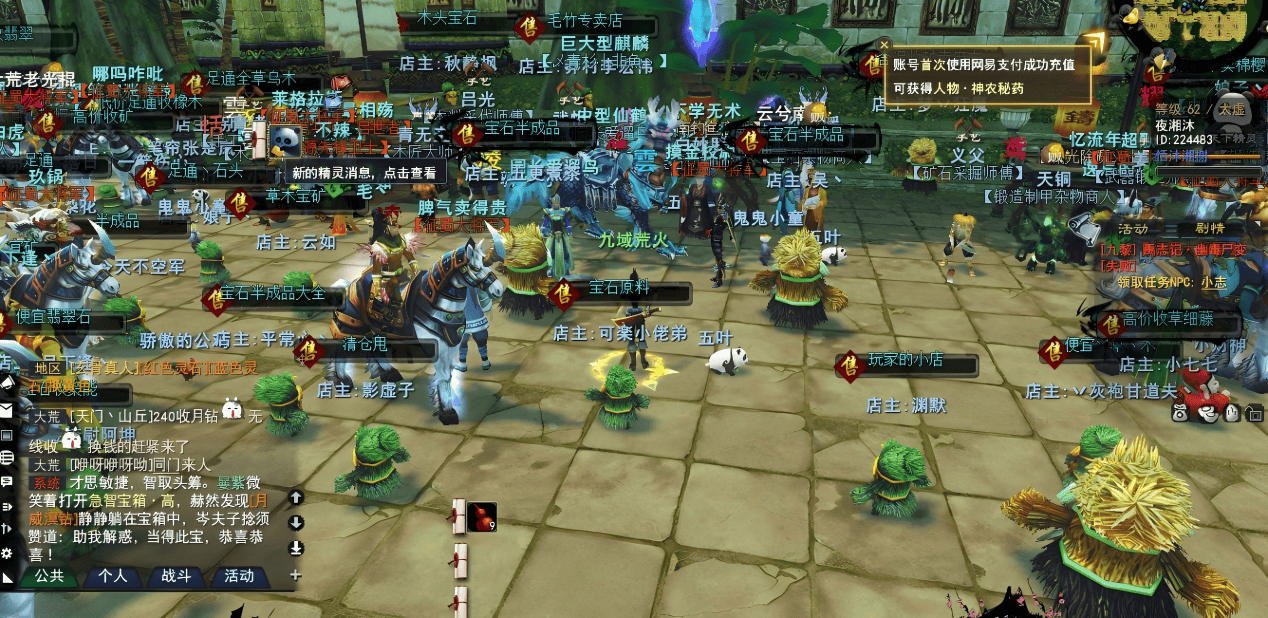Click the chat down arrow button

(x=296, y=522)
